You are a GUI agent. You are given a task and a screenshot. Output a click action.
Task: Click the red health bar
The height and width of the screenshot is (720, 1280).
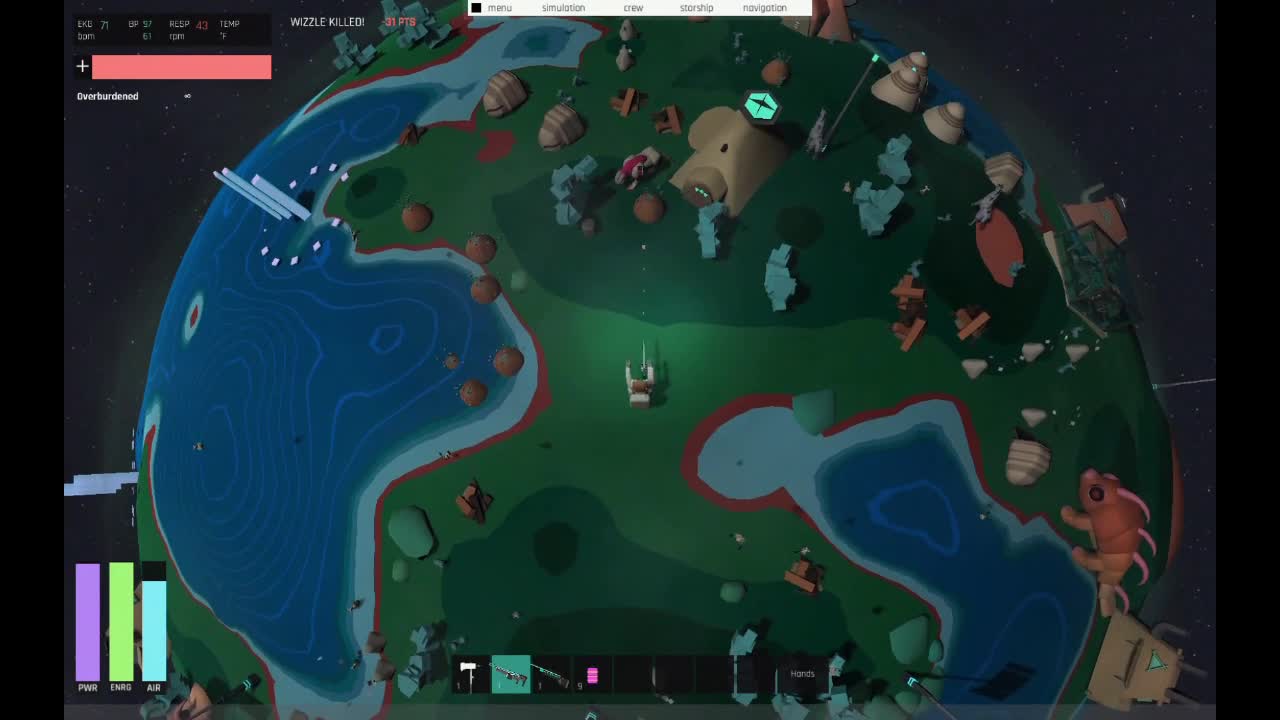pyautogui.click(x=182, y=66)
